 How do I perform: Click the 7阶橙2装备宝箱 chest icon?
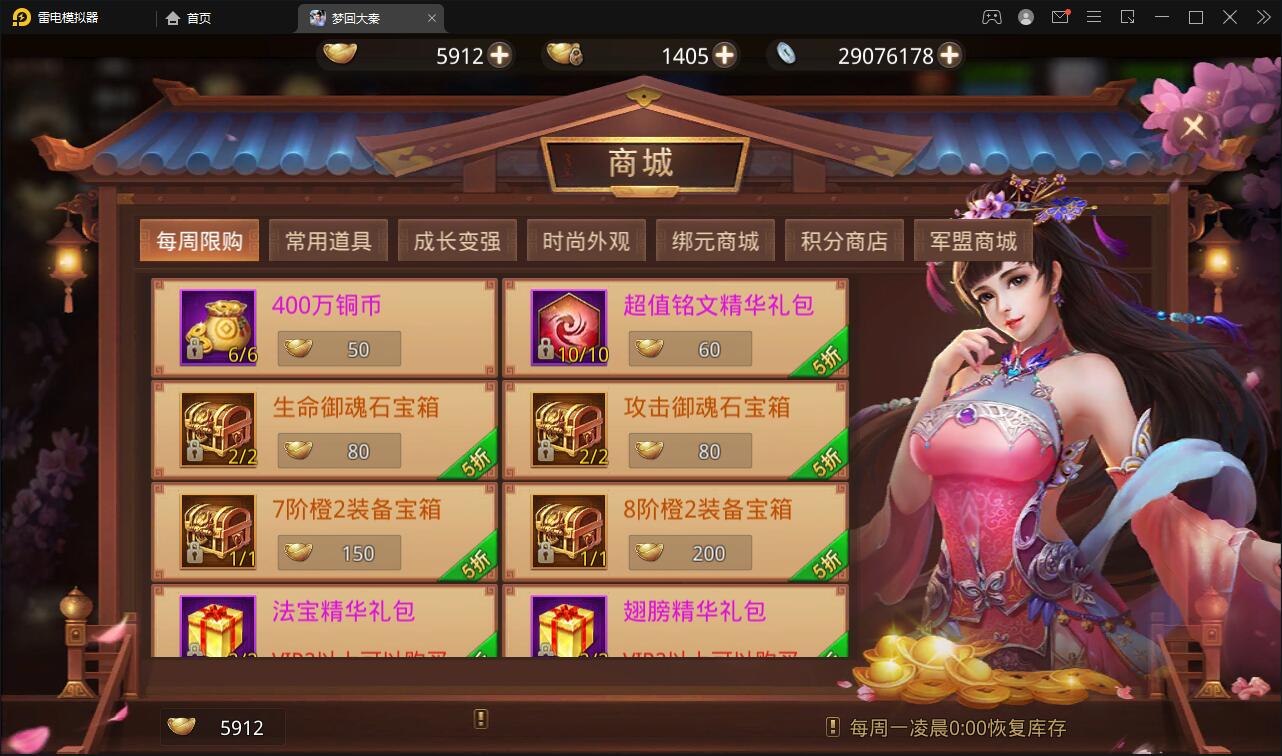(217, 531)
